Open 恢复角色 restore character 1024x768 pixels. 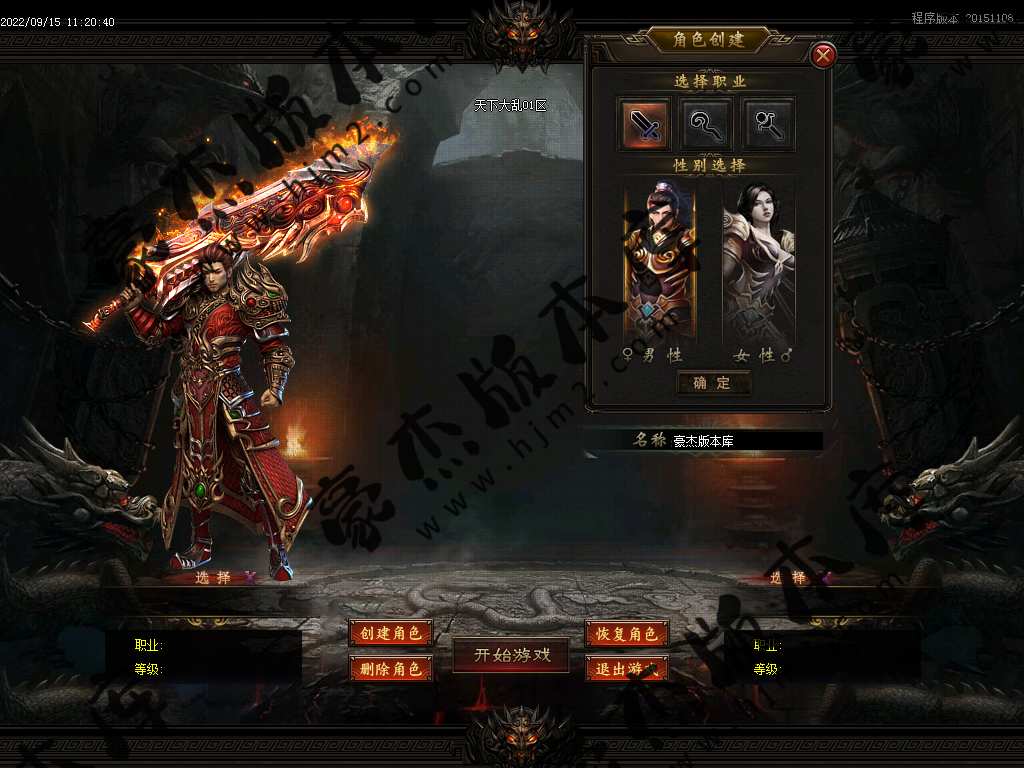627,634
